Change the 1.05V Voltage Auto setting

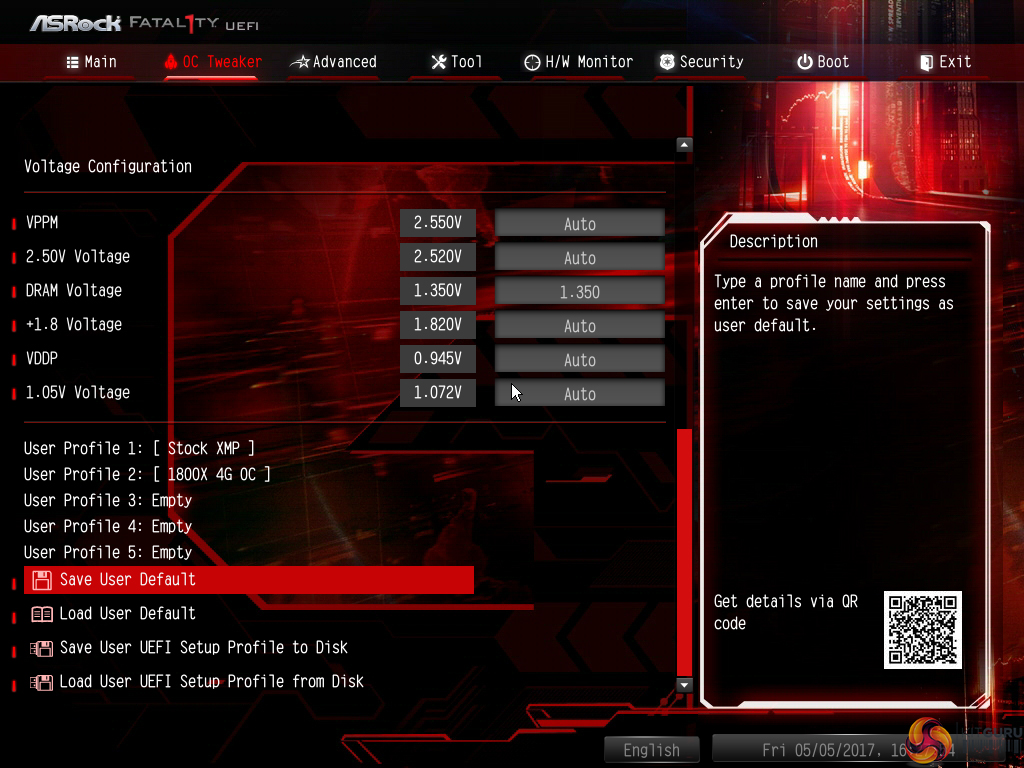pos(580,394)
